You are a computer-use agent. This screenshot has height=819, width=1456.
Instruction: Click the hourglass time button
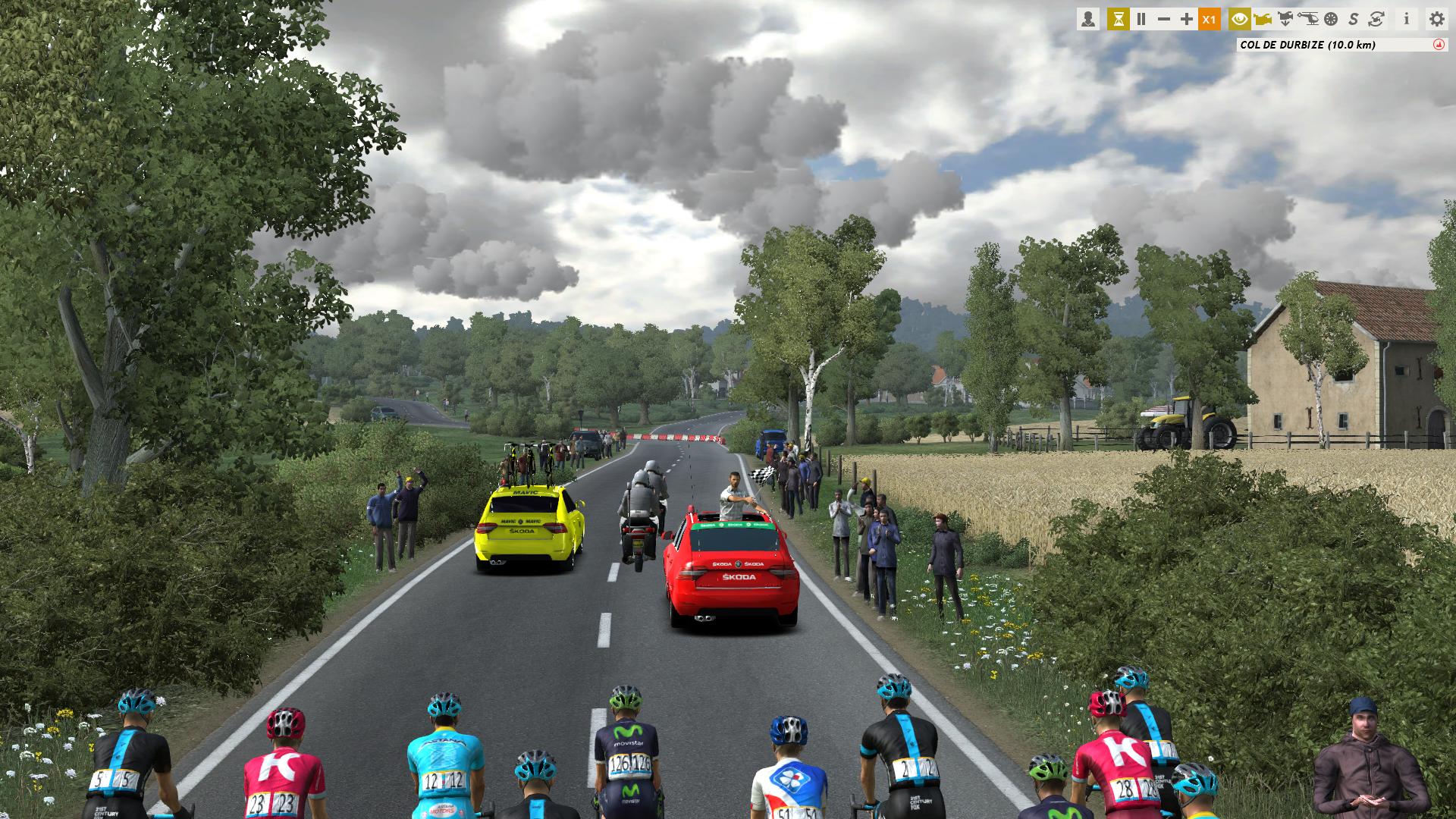coord(1118,20)
